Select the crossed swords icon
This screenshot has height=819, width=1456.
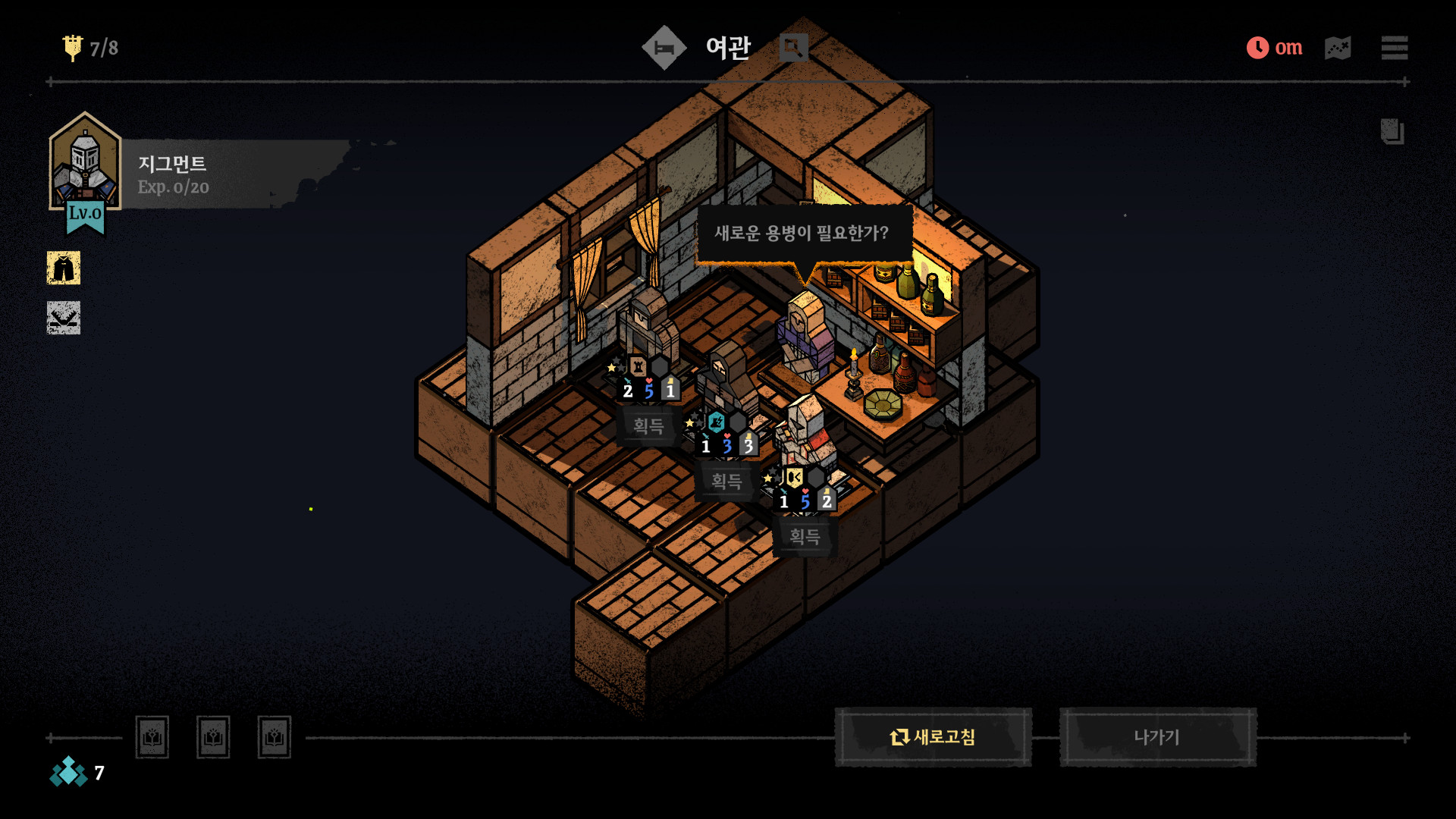click(x=64, y=318)
